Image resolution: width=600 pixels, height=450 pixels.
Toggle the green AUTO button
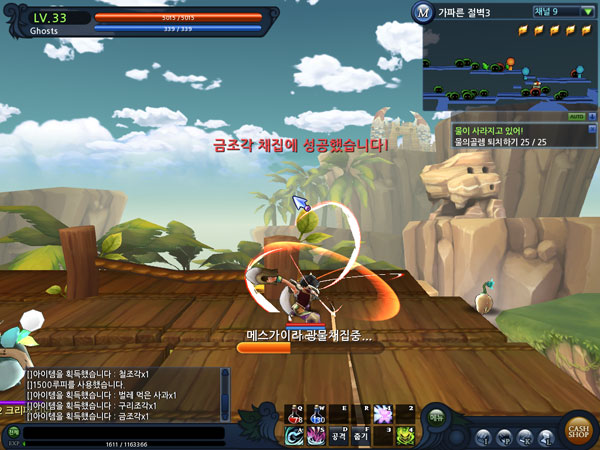pos(576,117)
